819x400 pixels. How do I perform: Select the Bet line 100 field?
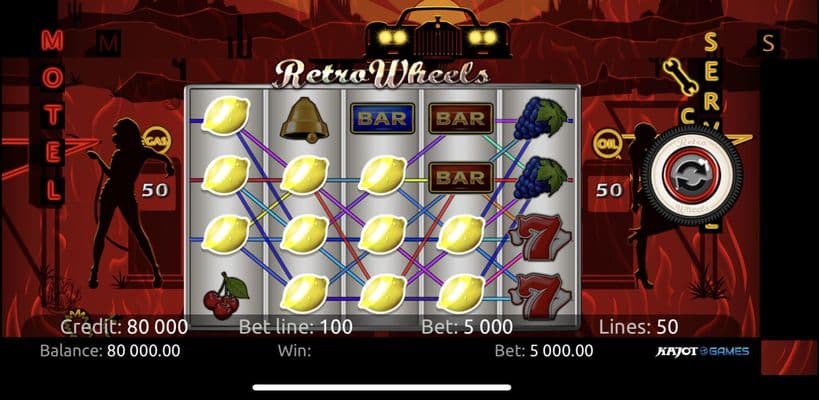(293, 326)
